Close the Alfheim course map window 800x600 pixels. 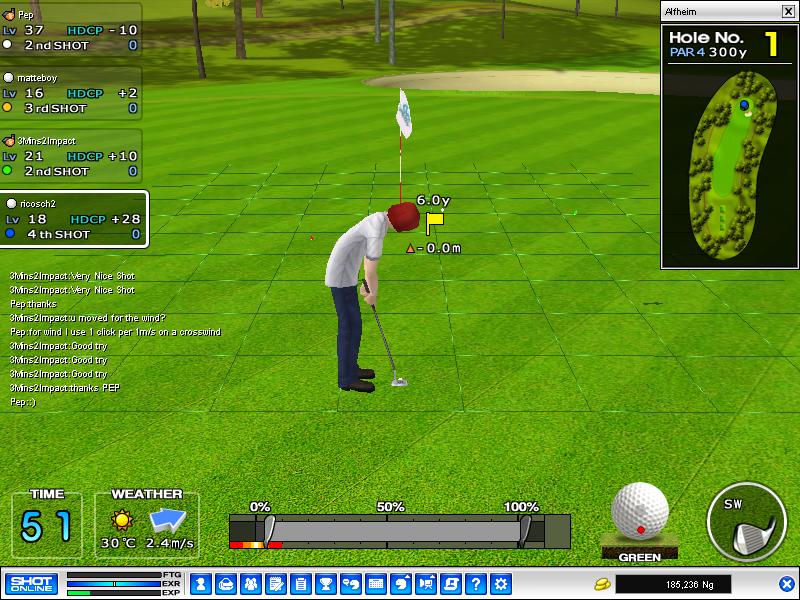pos(787,12)
